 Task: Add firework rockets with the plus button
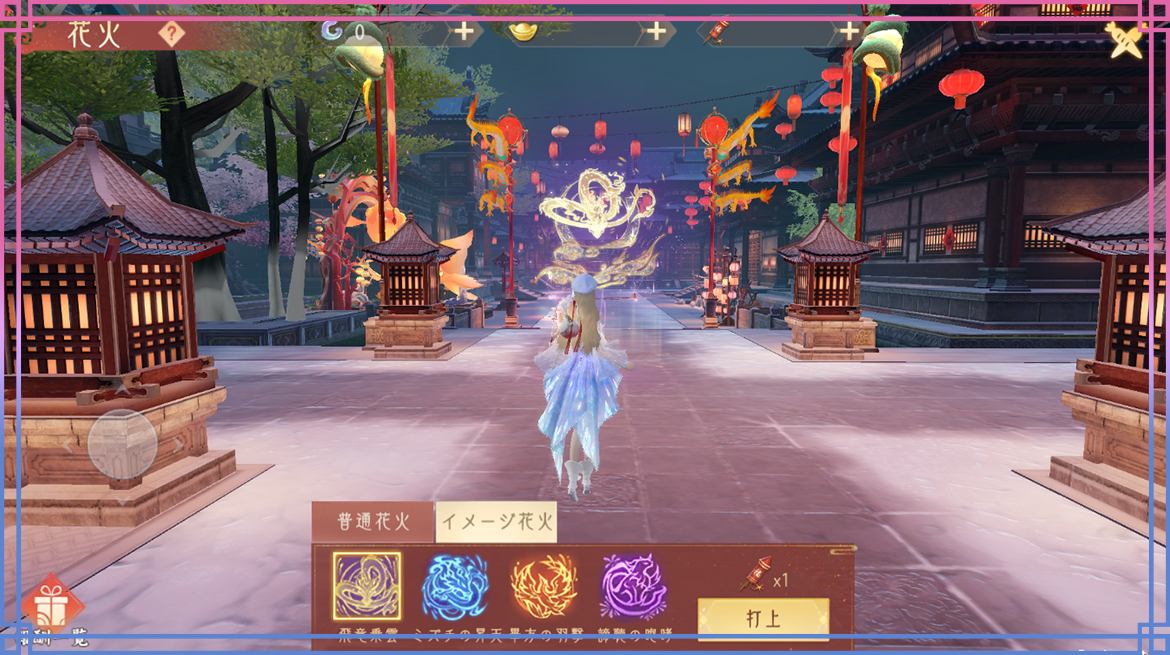[x=849, y=32]
